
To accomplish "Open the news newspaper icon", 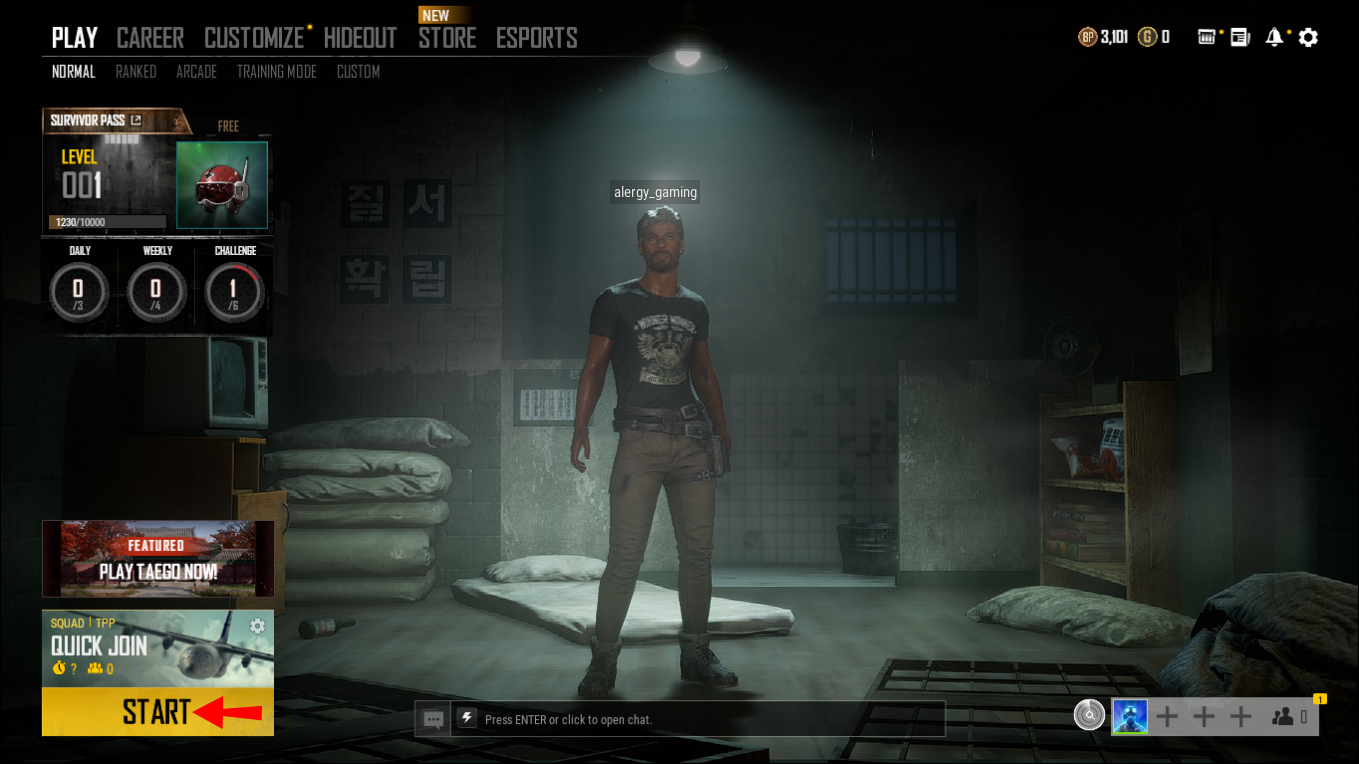I will (x=1240, y=37).
